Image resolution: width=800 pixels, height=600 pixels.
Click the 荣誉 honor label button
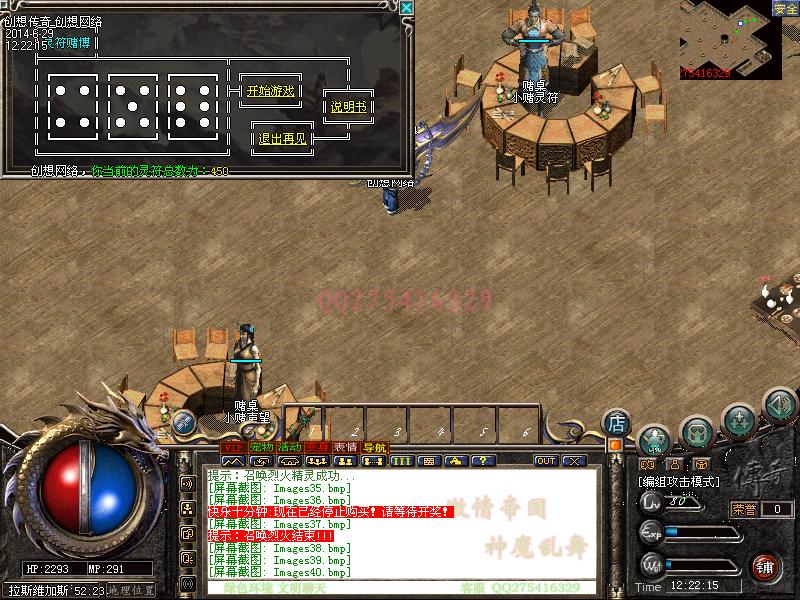click(744, 509)
